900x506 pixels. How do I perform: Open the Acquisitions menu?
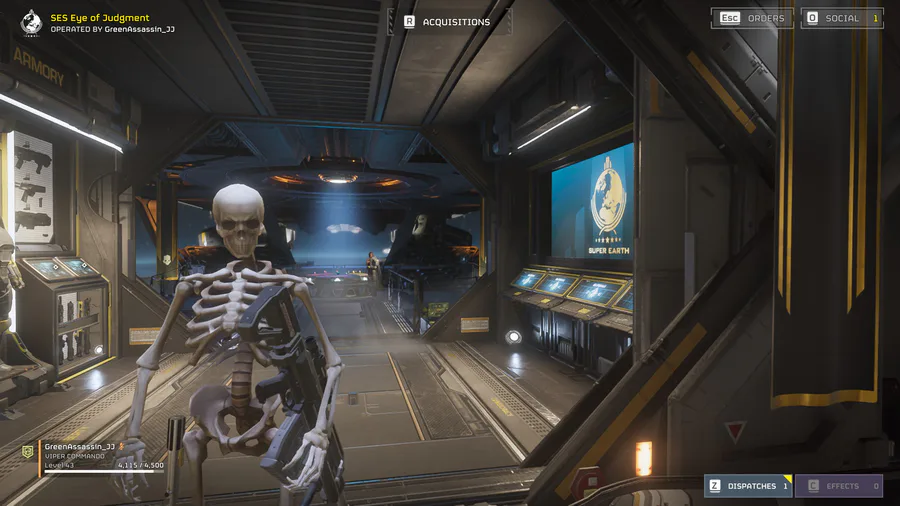(x=447, y=21)
